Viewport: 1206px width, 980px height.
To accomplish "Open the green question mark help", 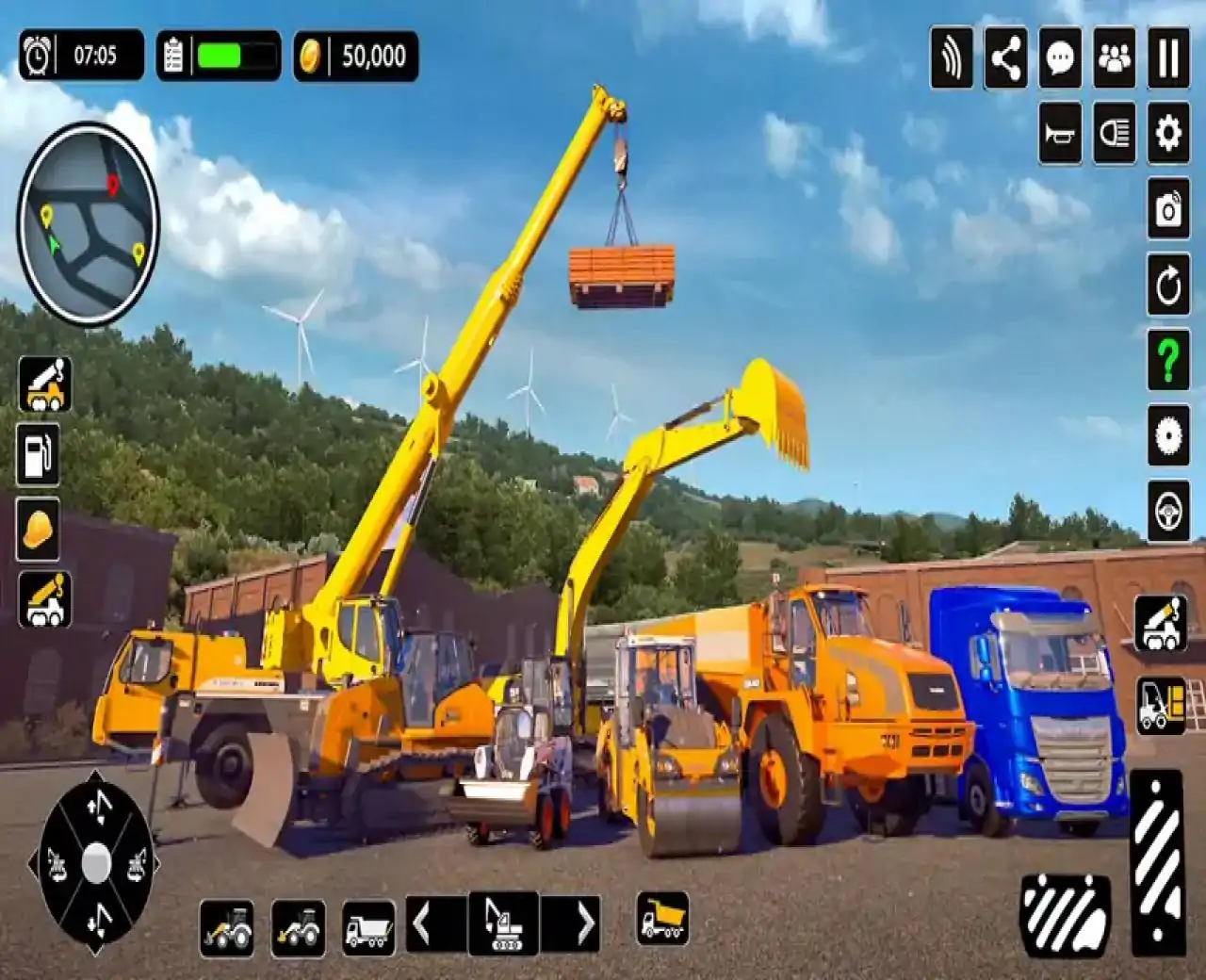I will [x=1168, y=359].
